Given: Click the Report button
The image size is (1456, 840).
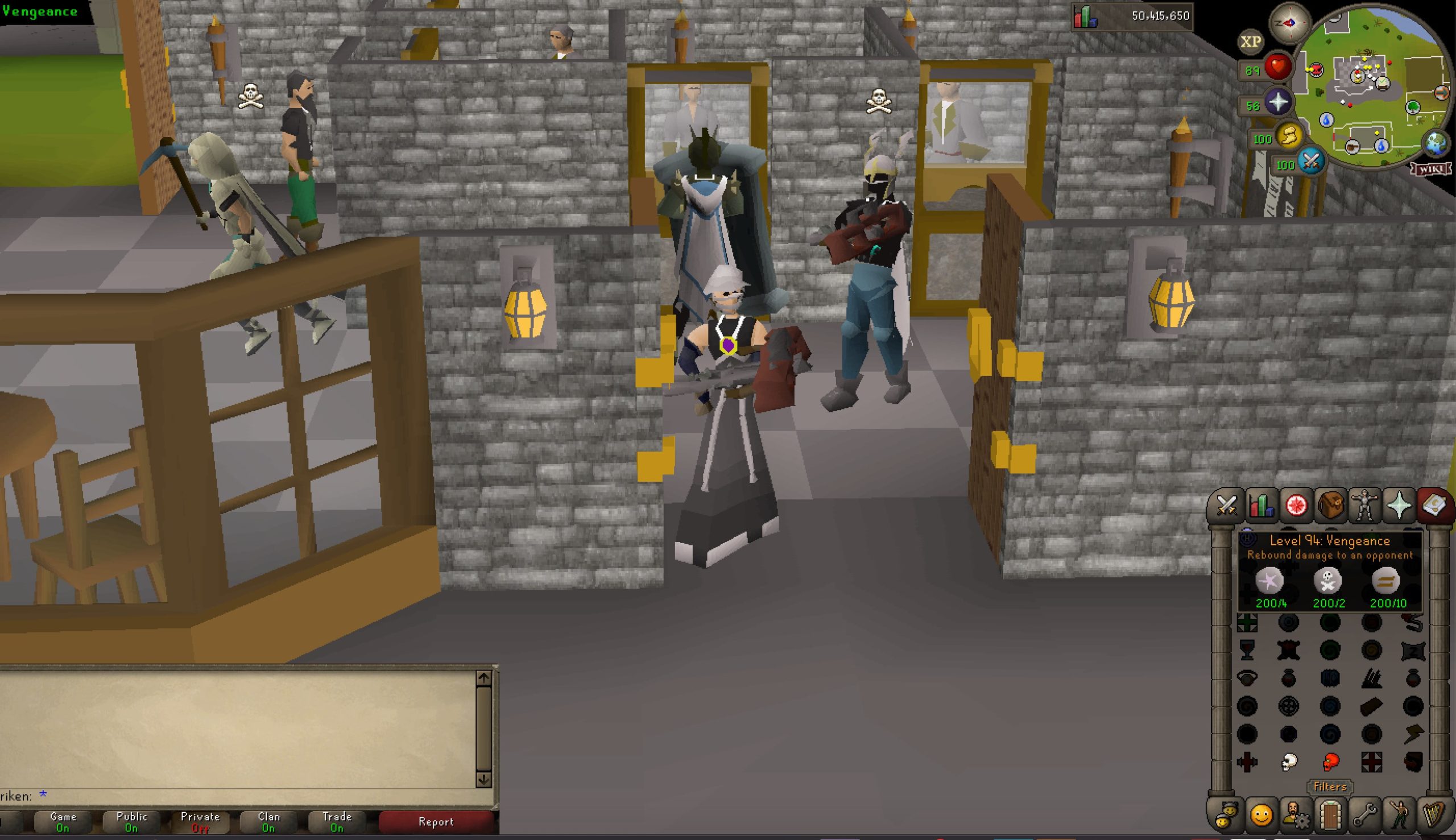Looking at the screenshot, I should coord(437,822).
